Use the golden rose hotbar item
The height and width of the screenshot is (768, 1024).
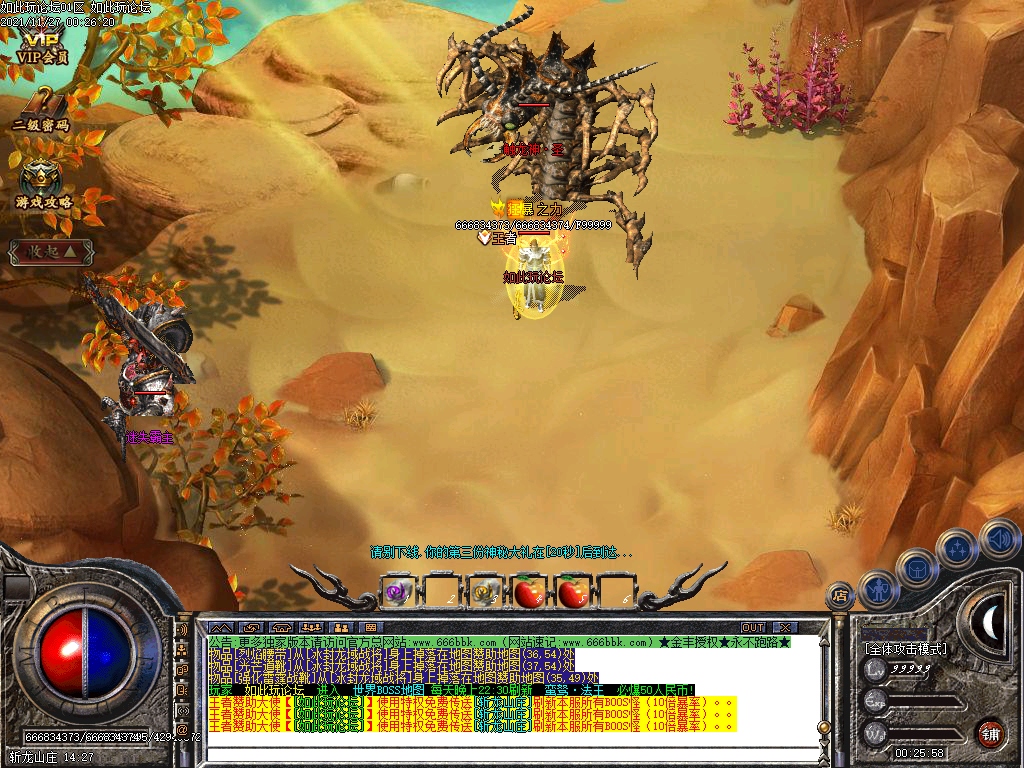click(x=486, y=592)
